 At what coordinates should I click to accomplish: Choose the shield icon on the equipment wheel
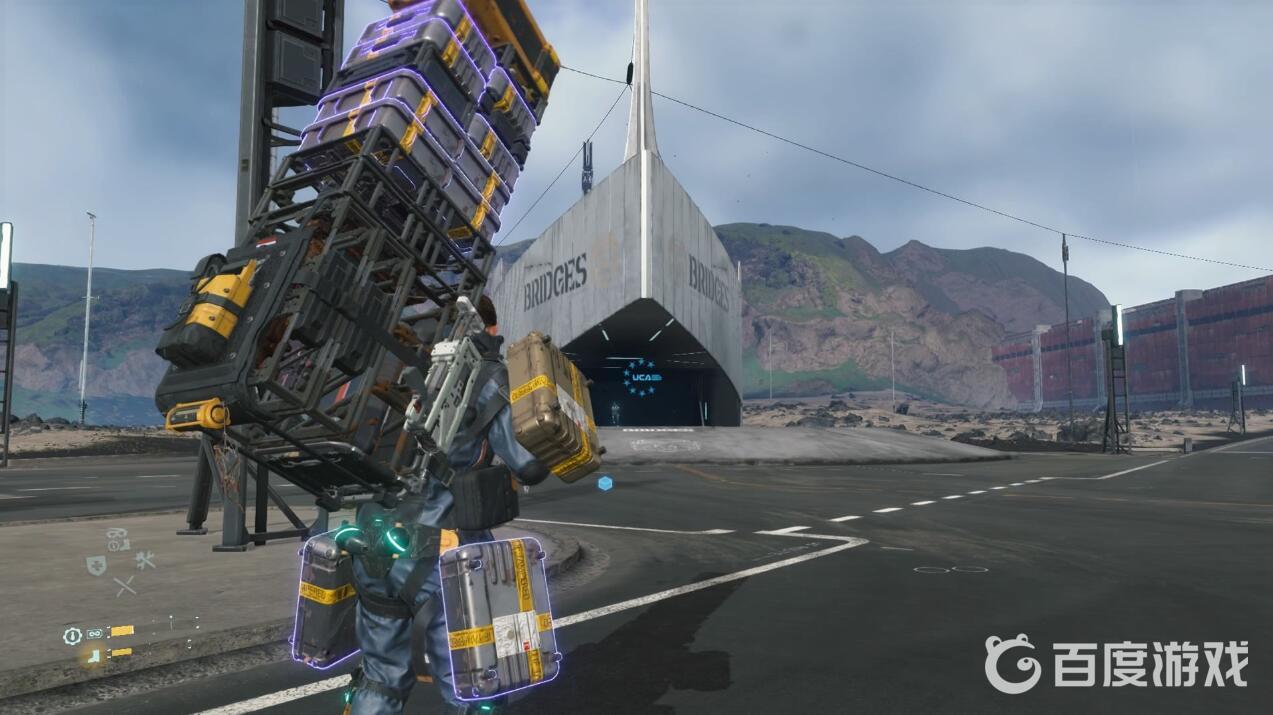[x=96, y=565]
